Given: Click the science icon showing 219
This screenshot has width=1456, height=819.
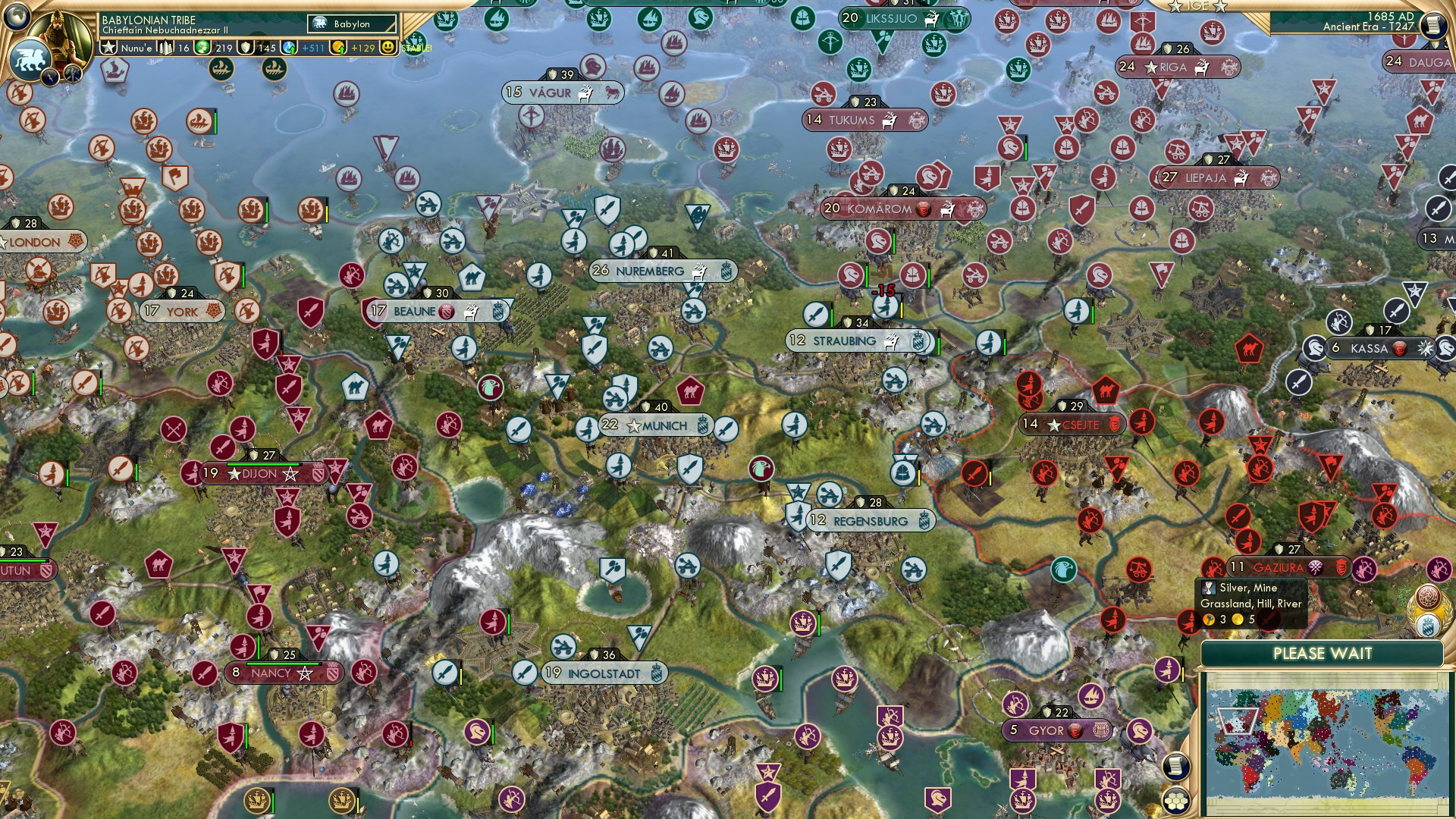Looking at the screenshot, I should tap(202, 48).
